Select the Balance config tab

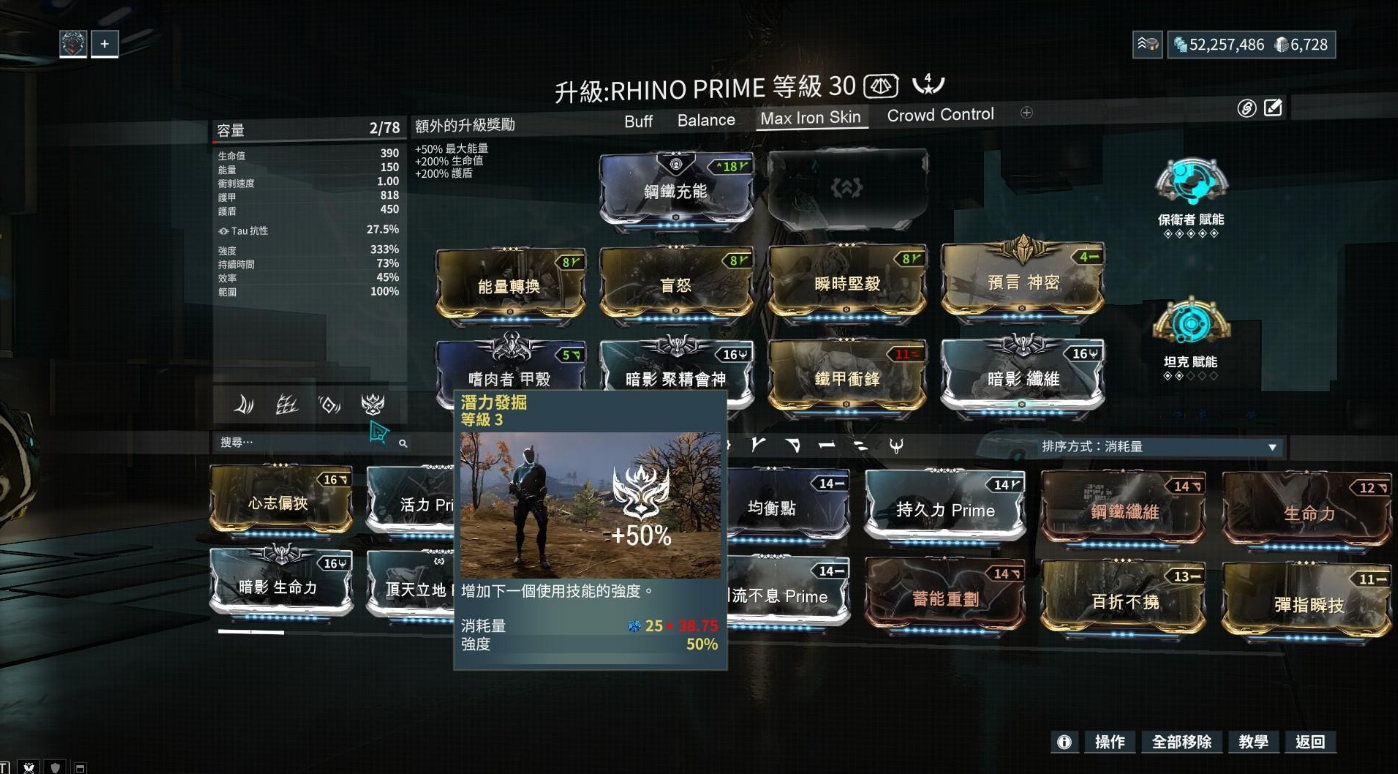(x=706, y=120)
